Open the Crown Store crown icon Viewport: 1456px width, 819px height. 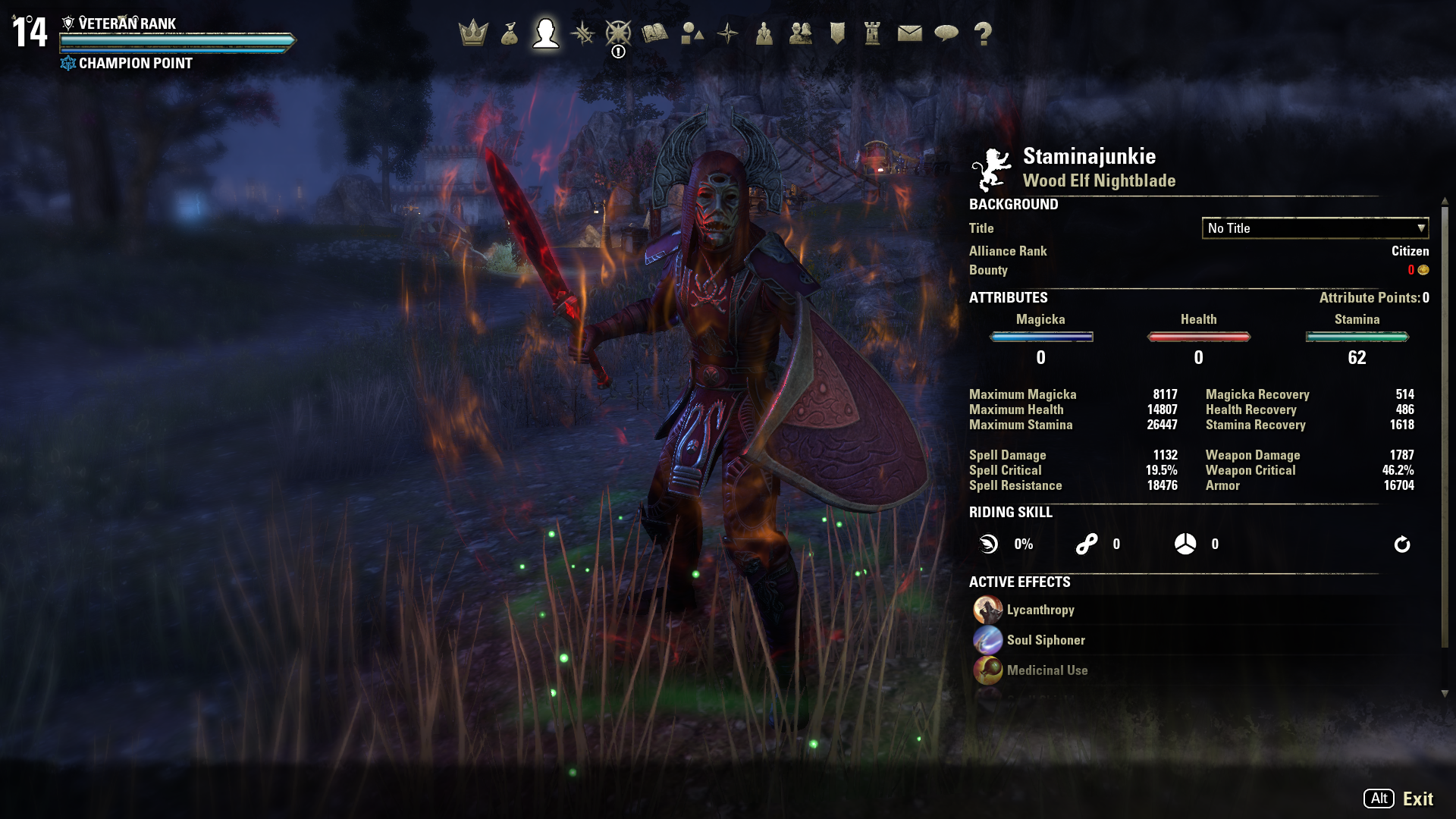coord(473,33)
